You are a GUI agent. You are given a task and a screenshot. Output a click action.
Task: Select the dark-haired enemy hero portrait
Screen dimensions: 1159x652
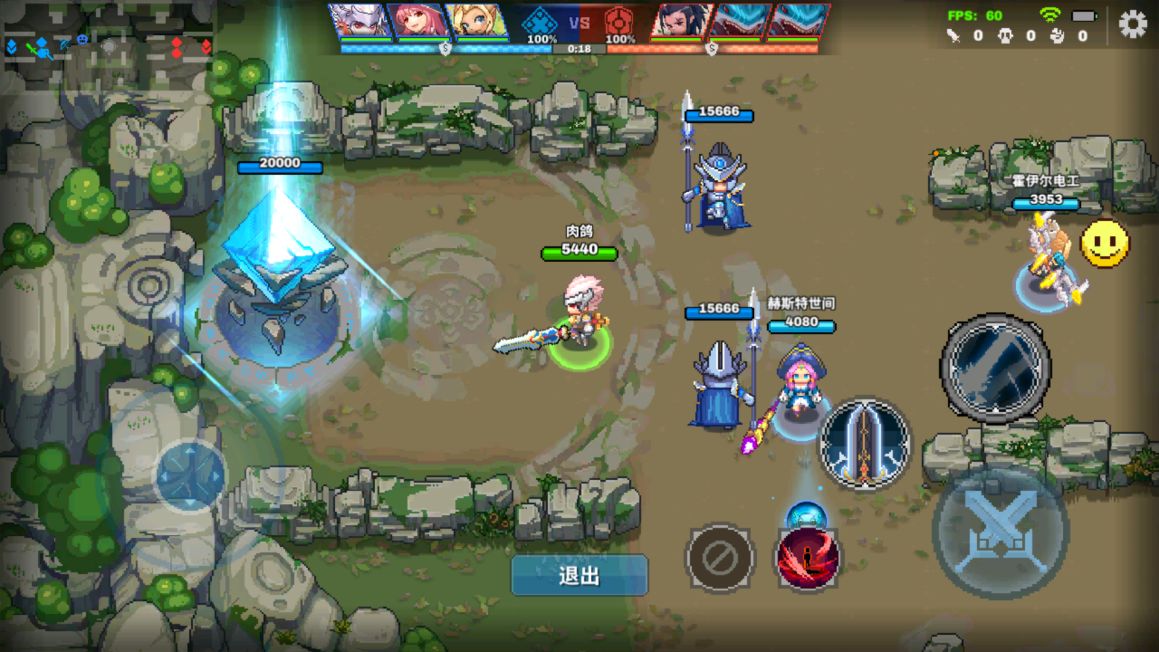tap(681, 21)
